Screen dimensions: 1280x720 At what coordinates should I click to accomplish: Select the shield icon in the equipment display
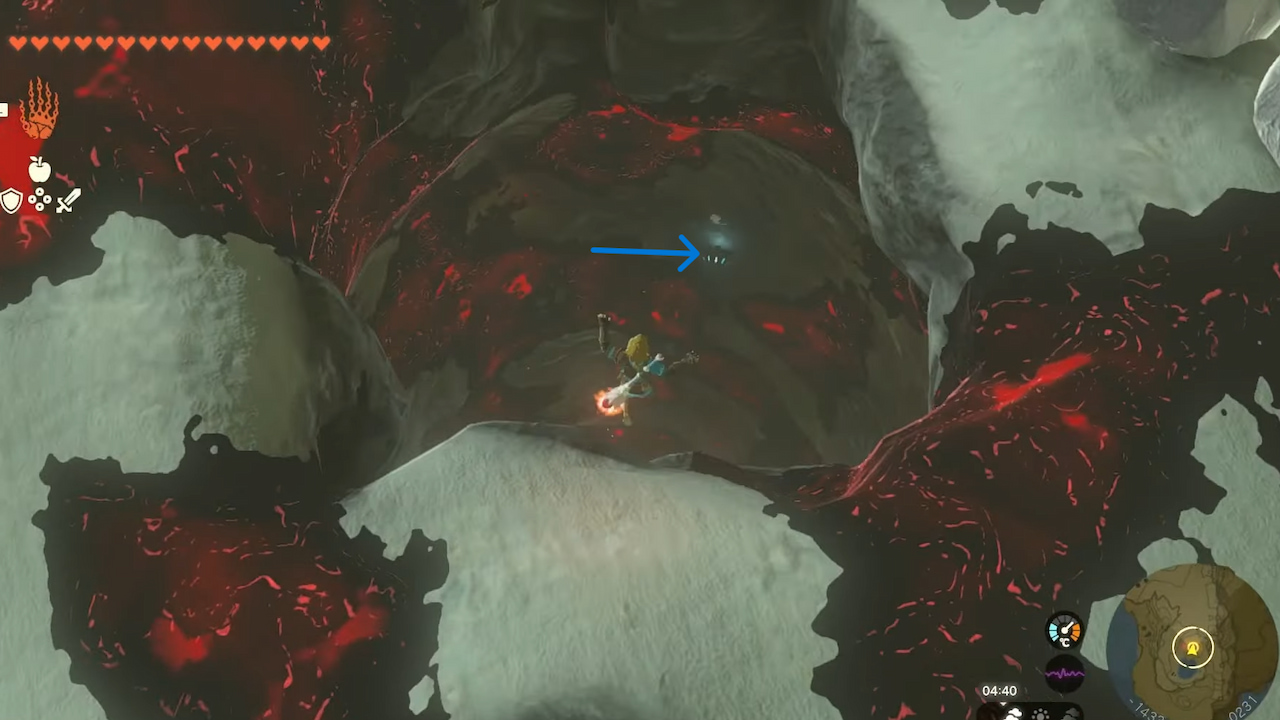[x=11, y=201]
